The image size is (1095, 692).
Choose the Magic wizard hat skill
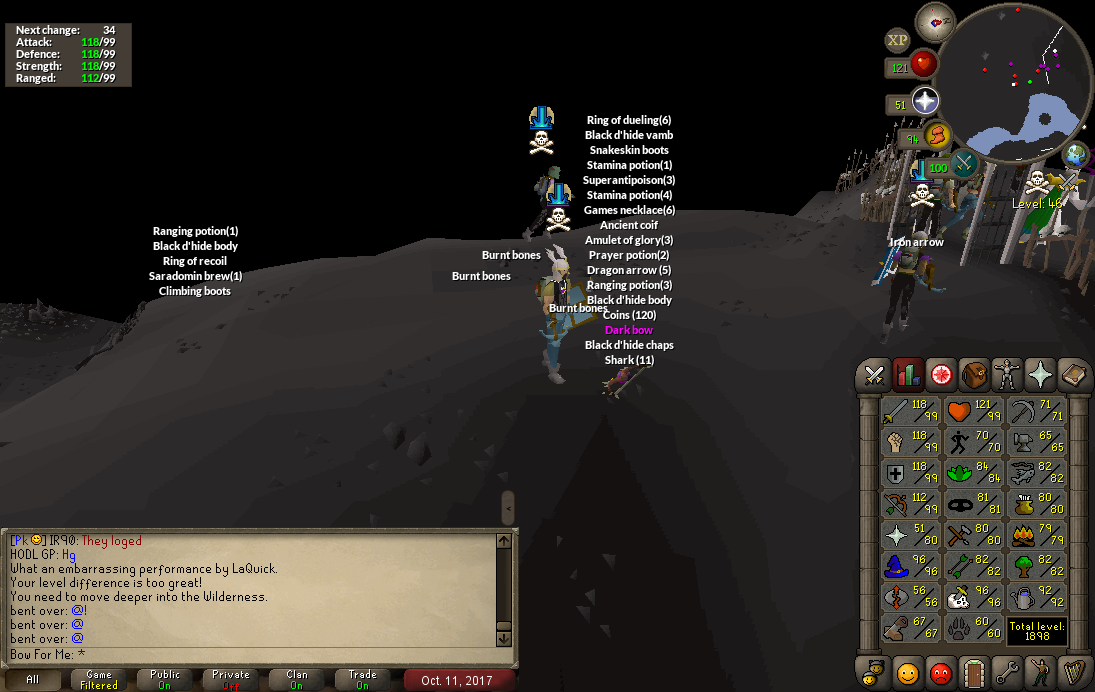pos(910,567)
